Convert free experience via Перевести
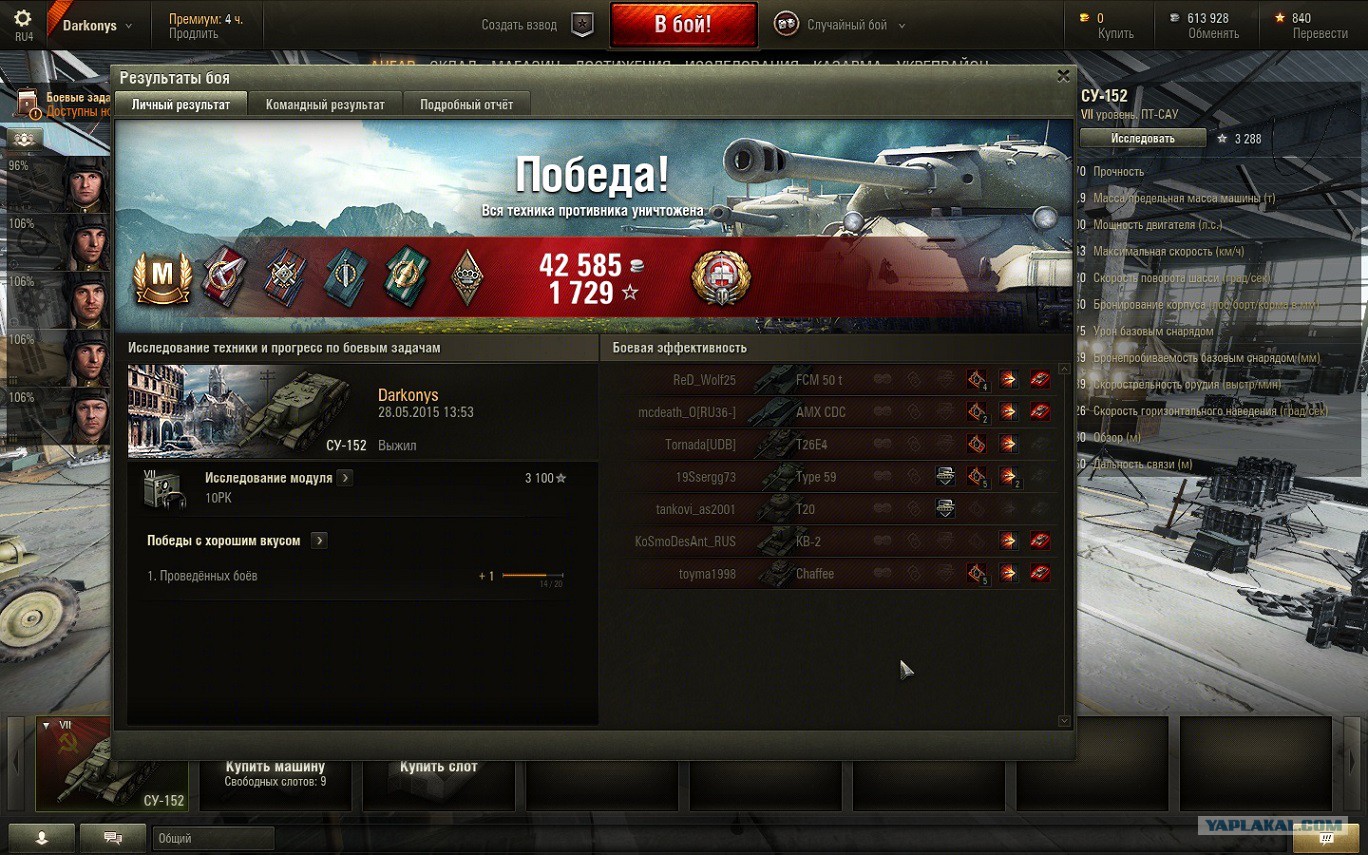Image resolution: width=1368 pixels, height=855 pixels. pyautogui.click(x=1319, y=34)
